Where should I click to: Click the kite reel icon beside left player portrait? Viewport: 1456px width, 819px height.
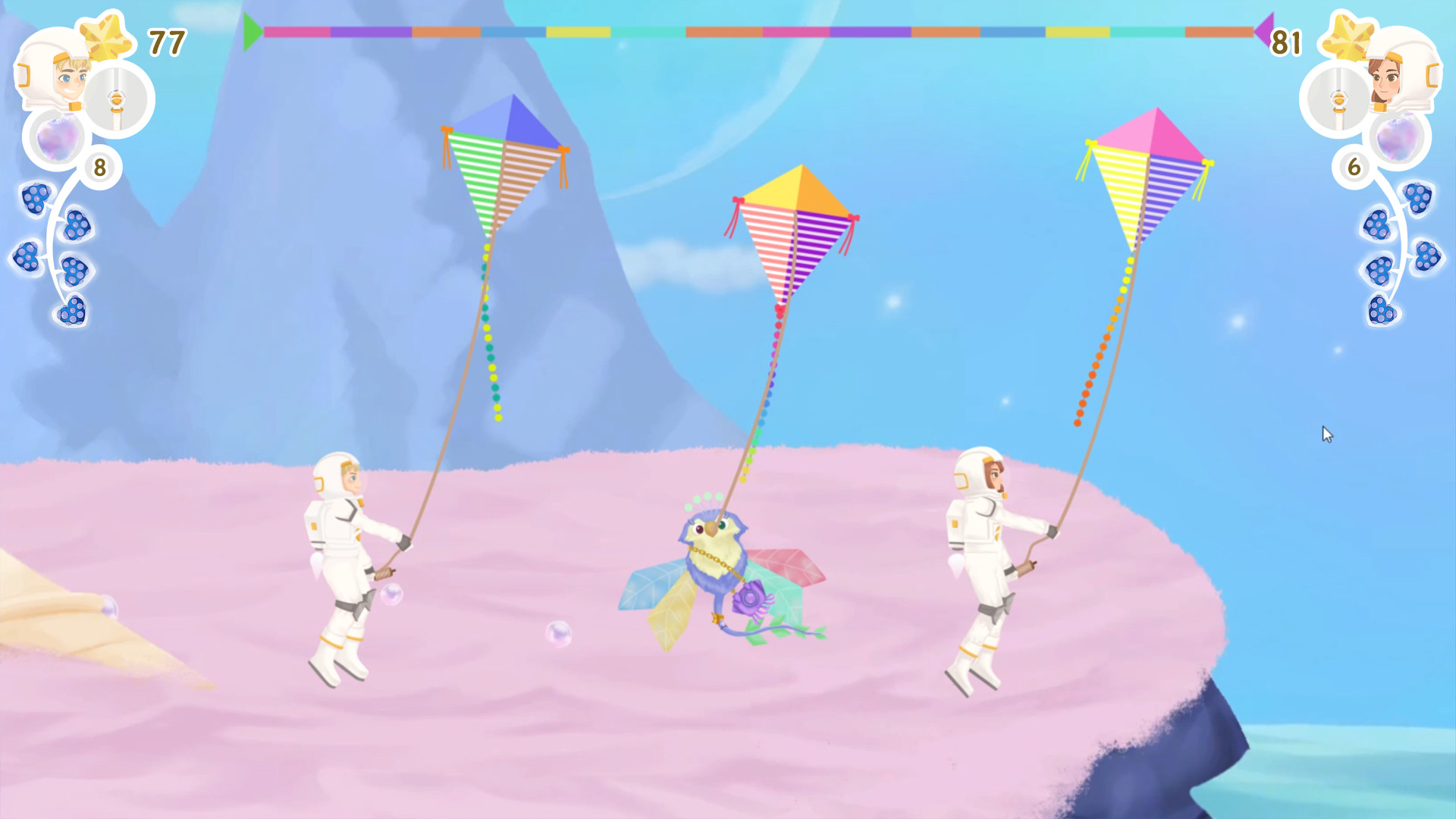118,99
